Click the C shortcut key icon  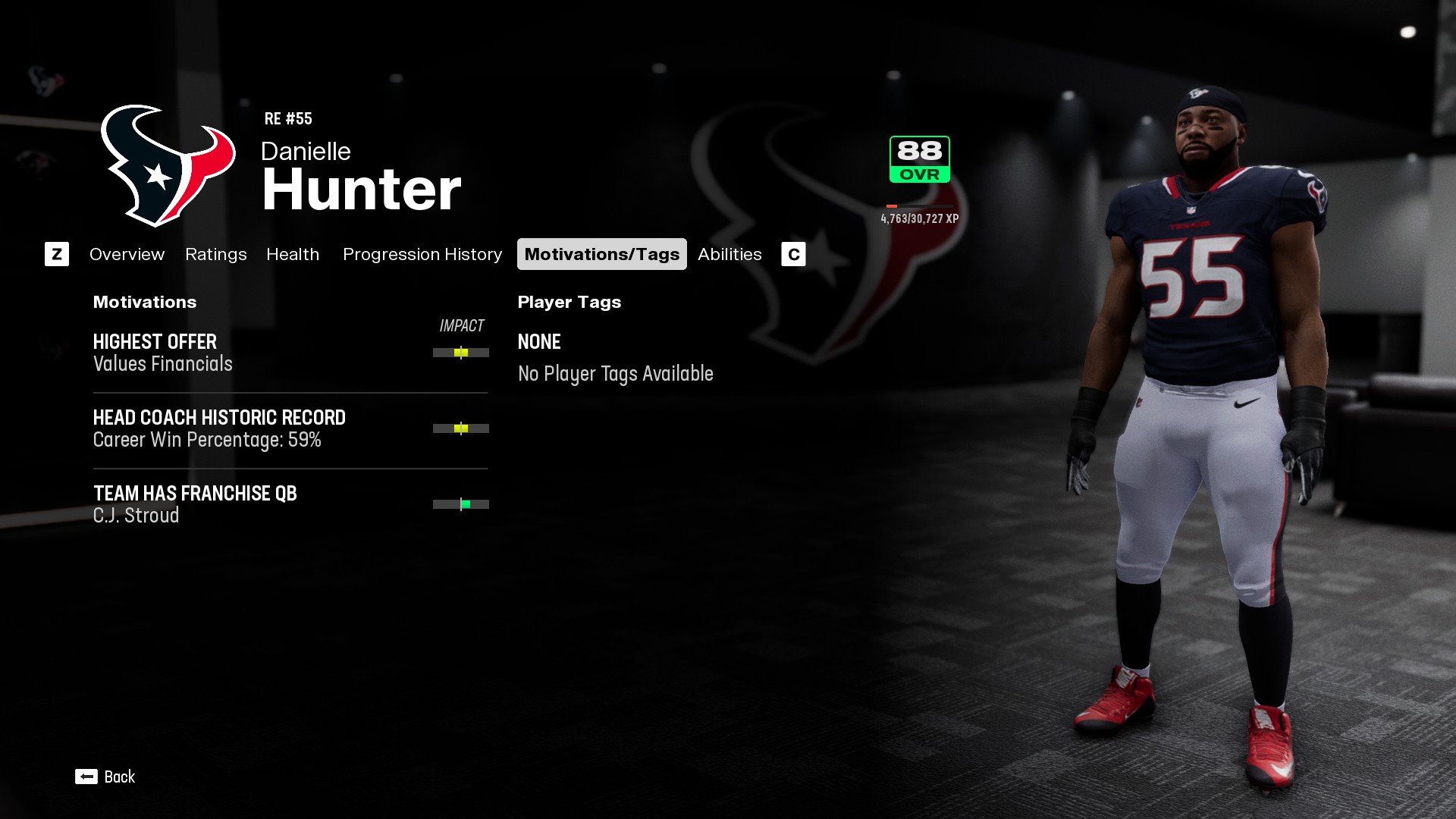click(x=793, y=254)
